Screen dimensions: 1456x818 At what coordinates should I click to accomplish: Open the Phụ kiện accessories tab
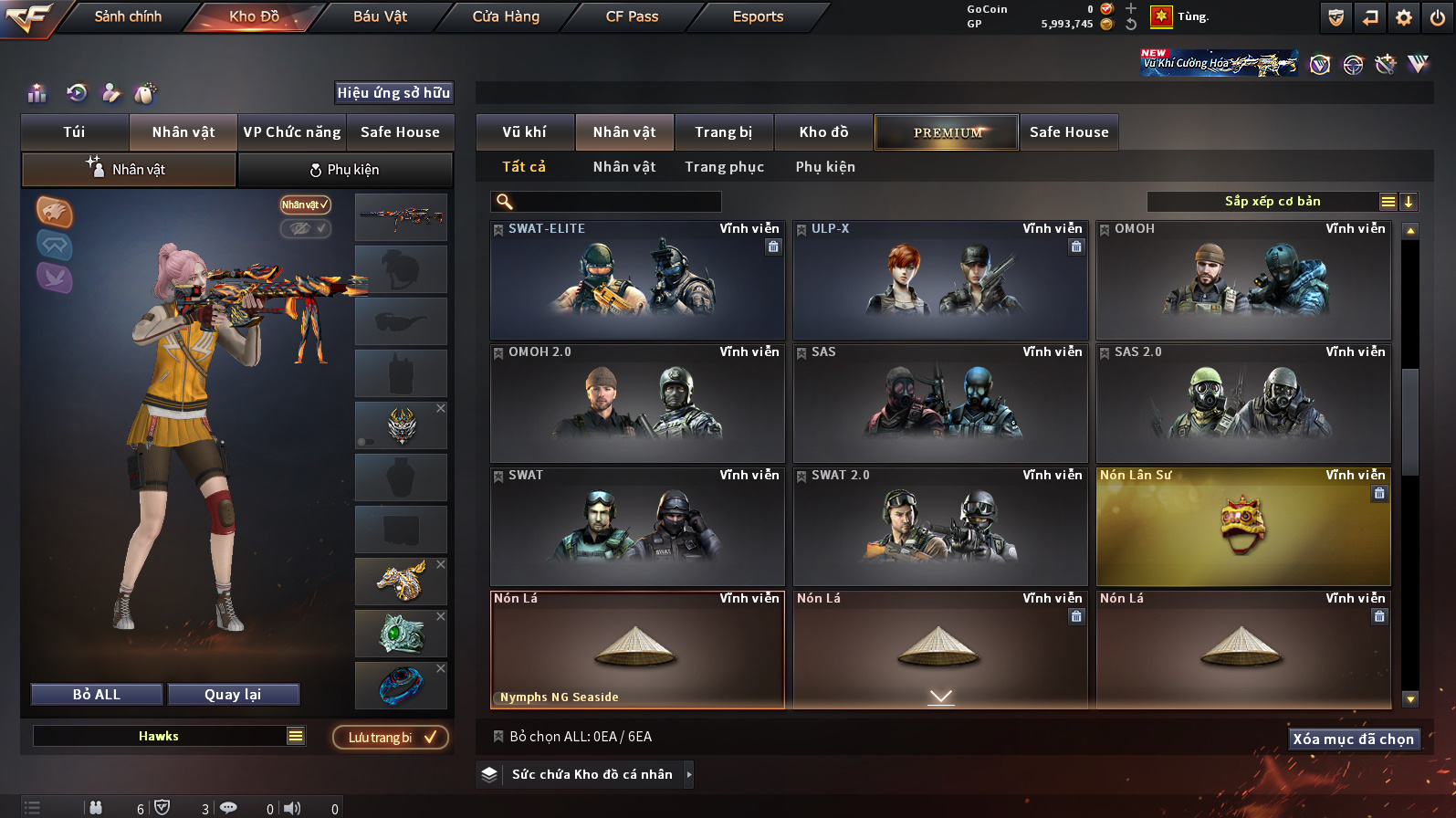click(345, 170)
